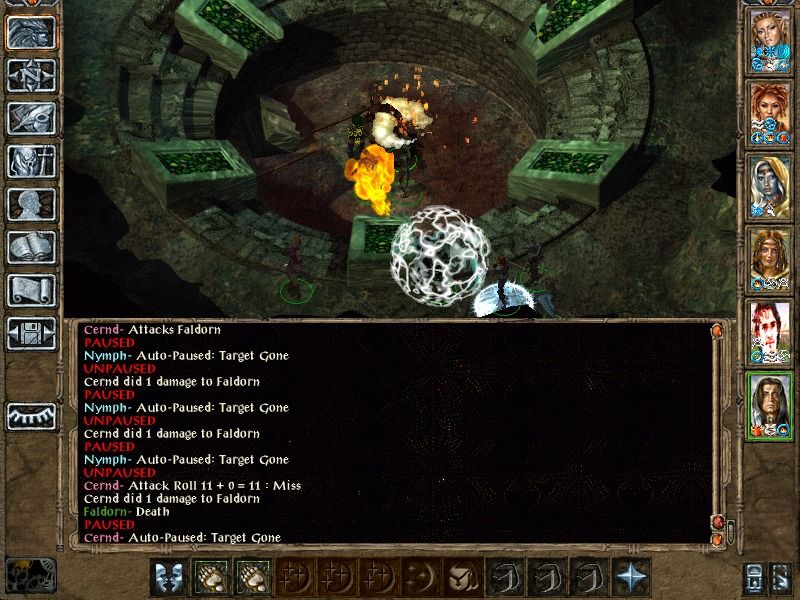Click the blue-white guard action button

coord(168,577)
